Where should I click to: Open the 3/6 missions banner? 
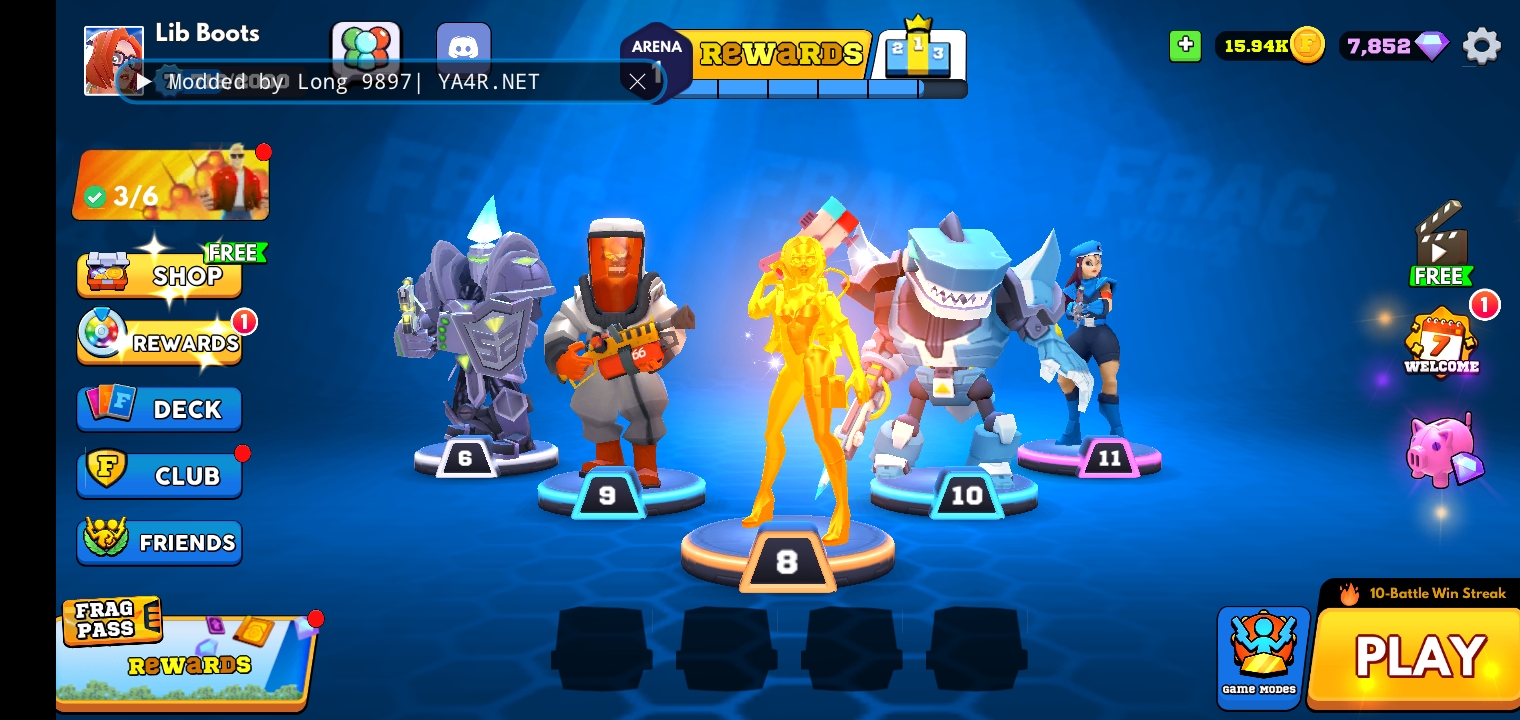[171, 186]
